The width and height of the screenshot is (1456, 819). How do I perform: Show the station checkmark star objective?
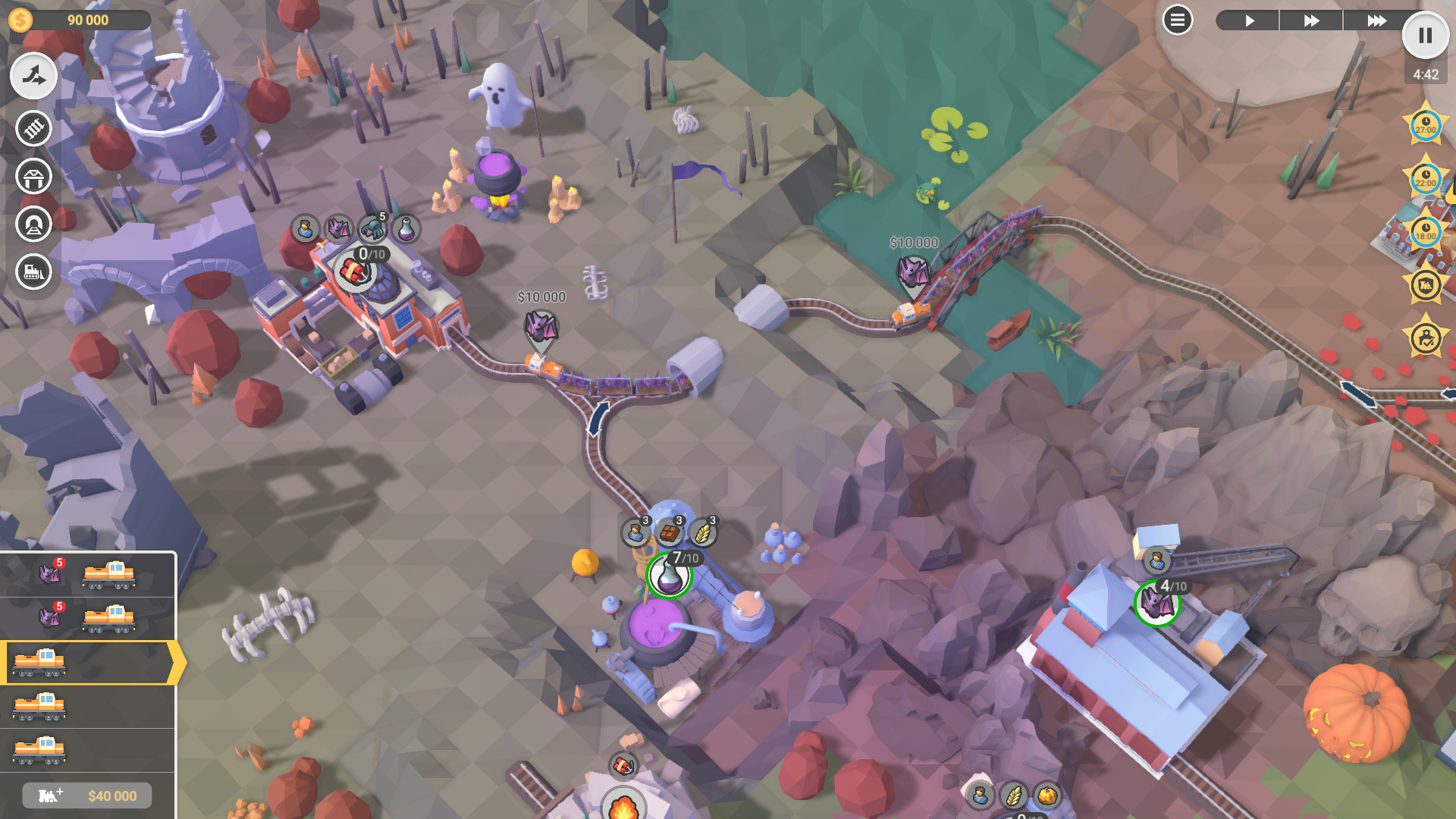point(1426,338)
